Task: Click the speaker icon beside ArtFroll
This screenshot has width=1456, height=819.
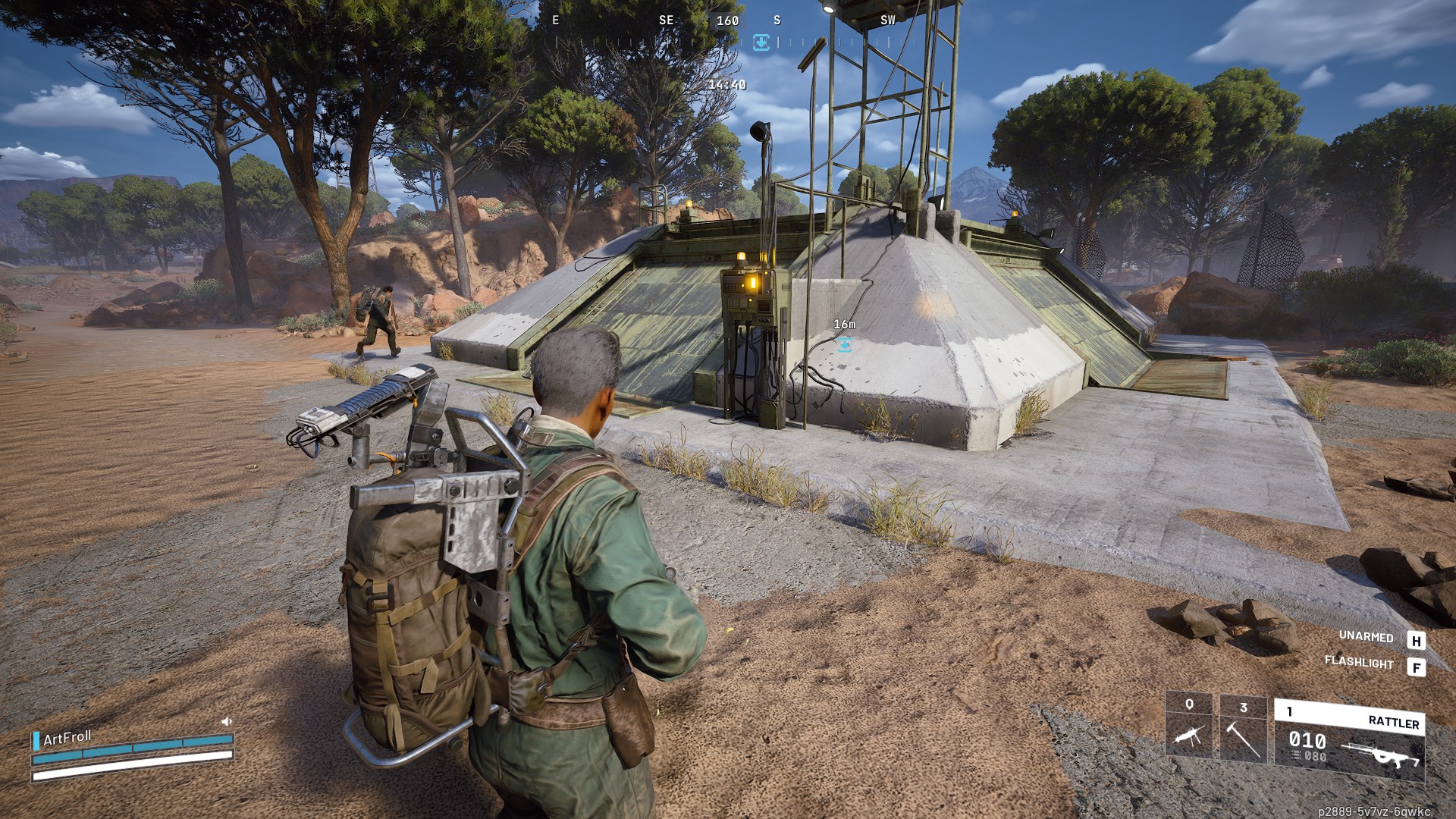Action: click(x=226, y=721)
